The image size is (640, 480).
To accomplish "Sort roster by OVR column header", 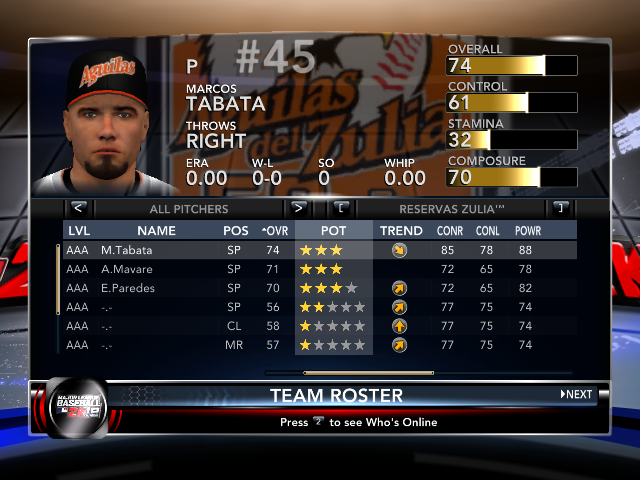I will coord(274,231).
